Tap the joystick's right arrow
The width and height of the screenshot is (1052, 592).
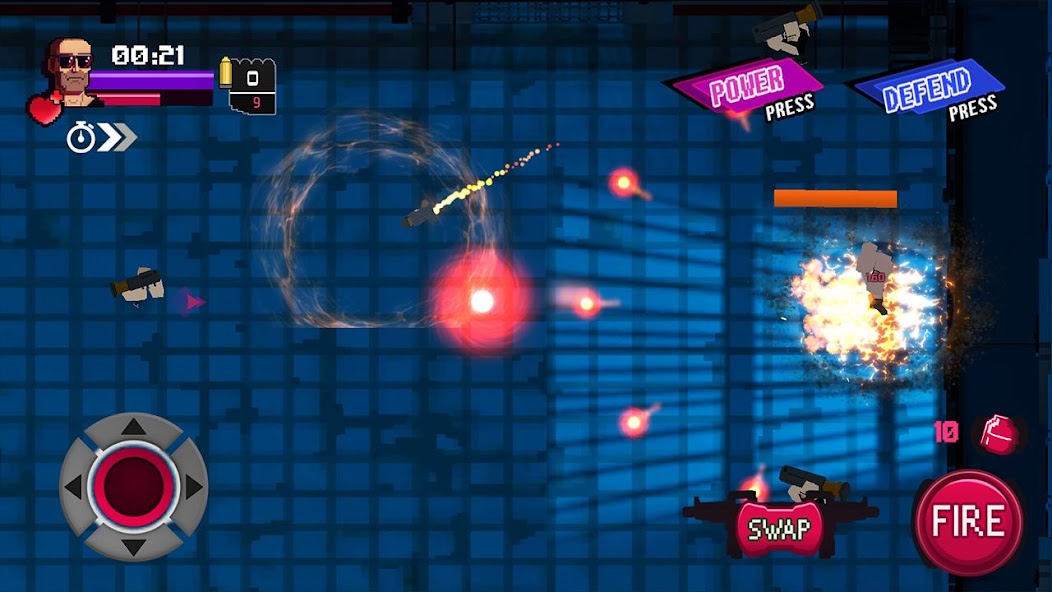194,487
